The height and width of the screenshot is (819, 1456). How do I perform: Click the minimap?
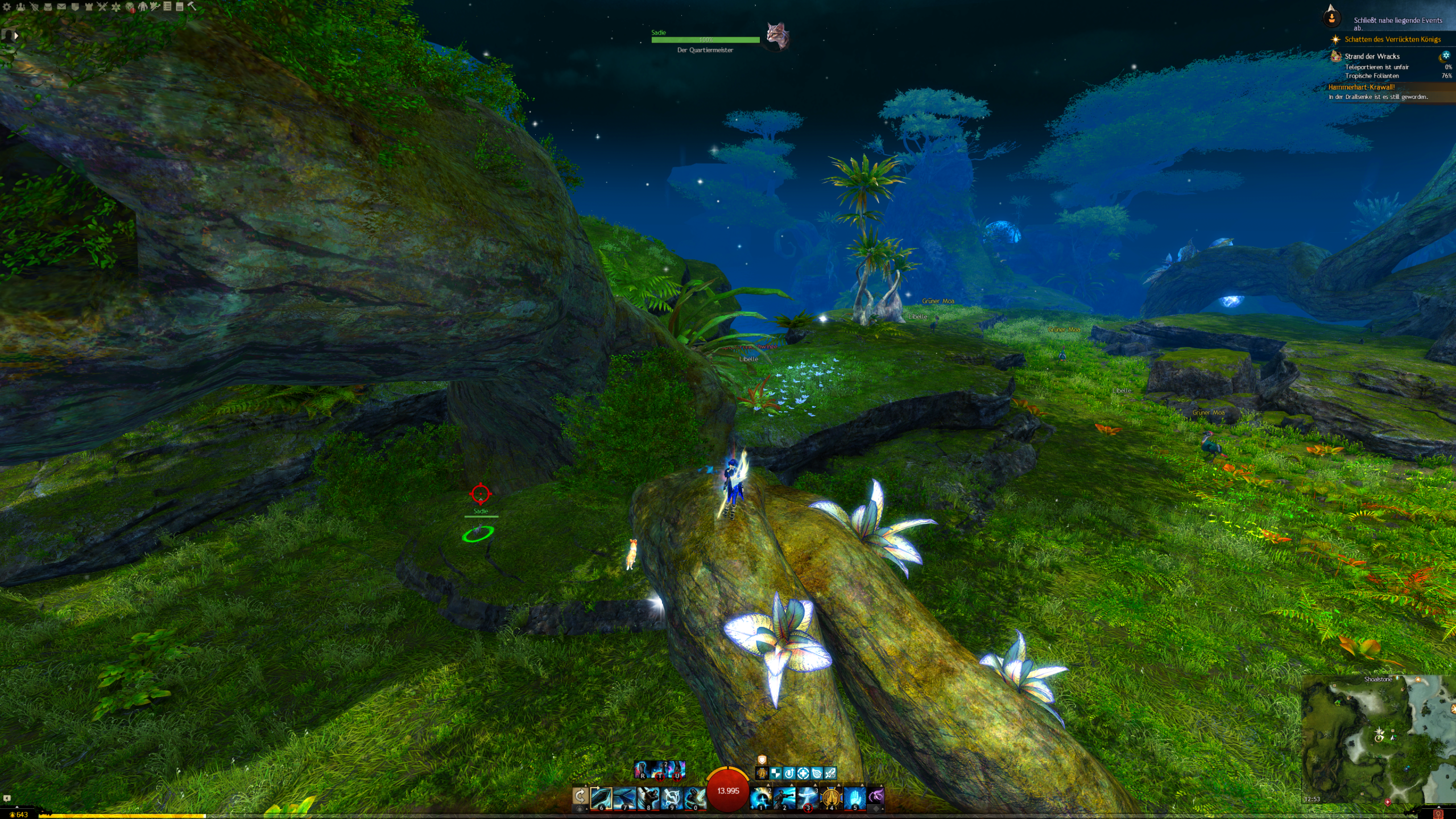1378,739
